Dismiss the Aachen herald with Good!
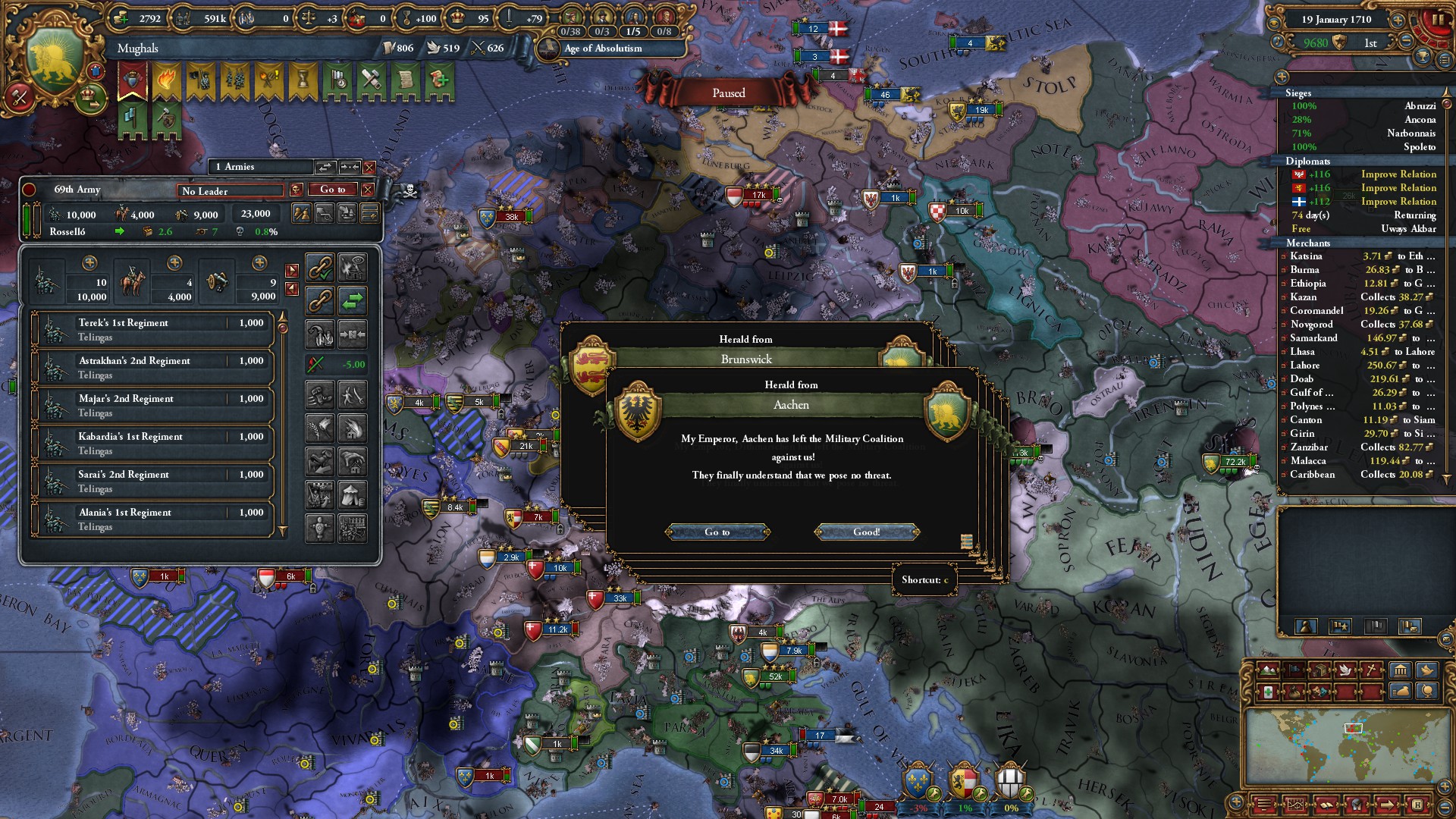 tap(867, 532)
